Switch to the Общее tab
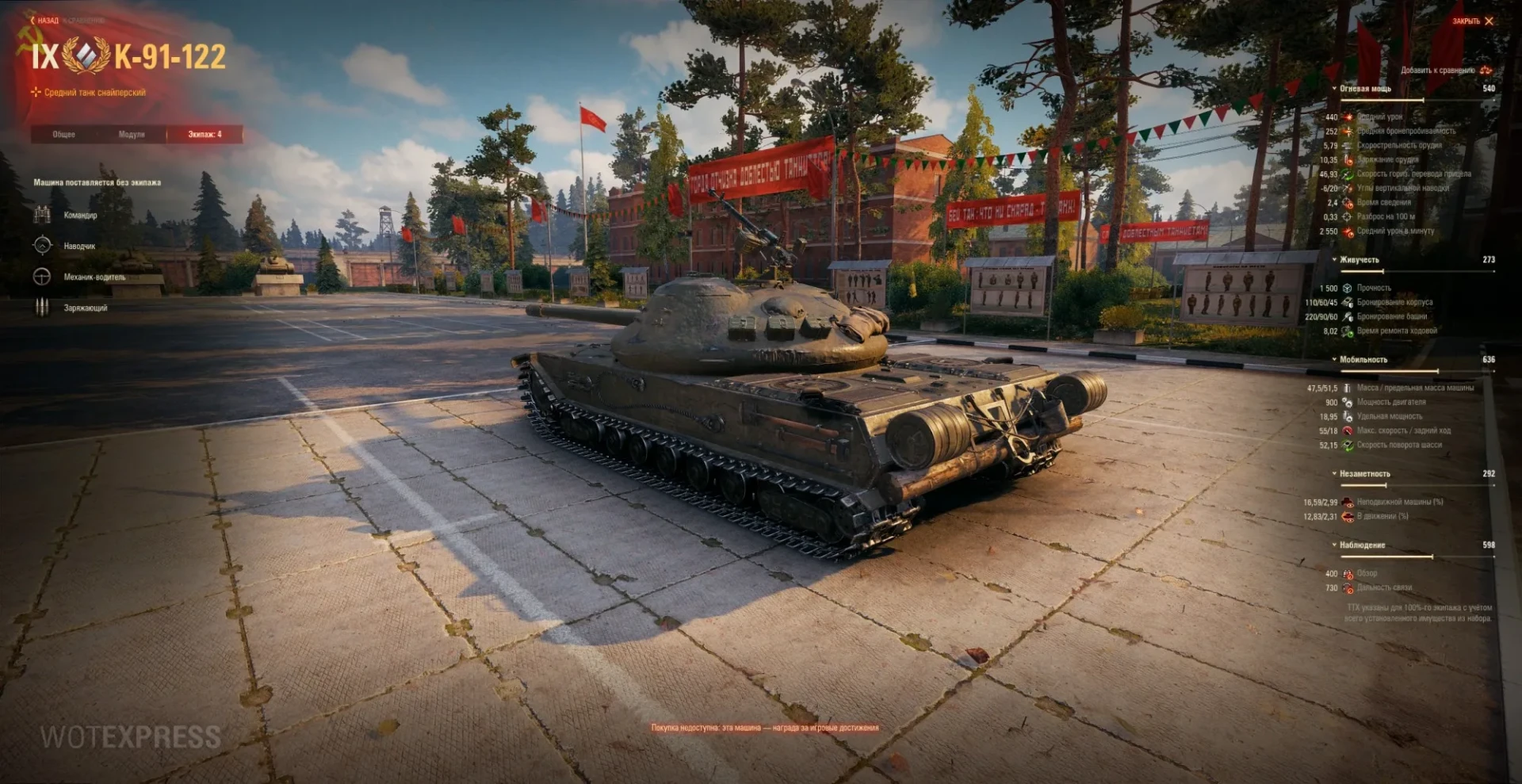 (x=64, y=135)
